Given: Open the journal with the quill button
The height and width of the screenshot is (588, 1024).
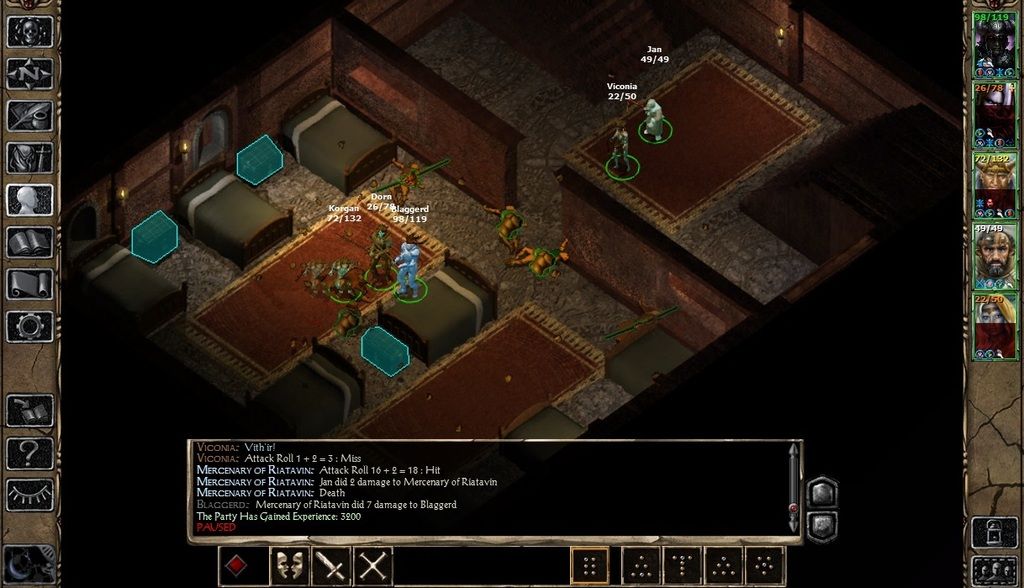Looking at the screenshot, I should tap(30, 115).
